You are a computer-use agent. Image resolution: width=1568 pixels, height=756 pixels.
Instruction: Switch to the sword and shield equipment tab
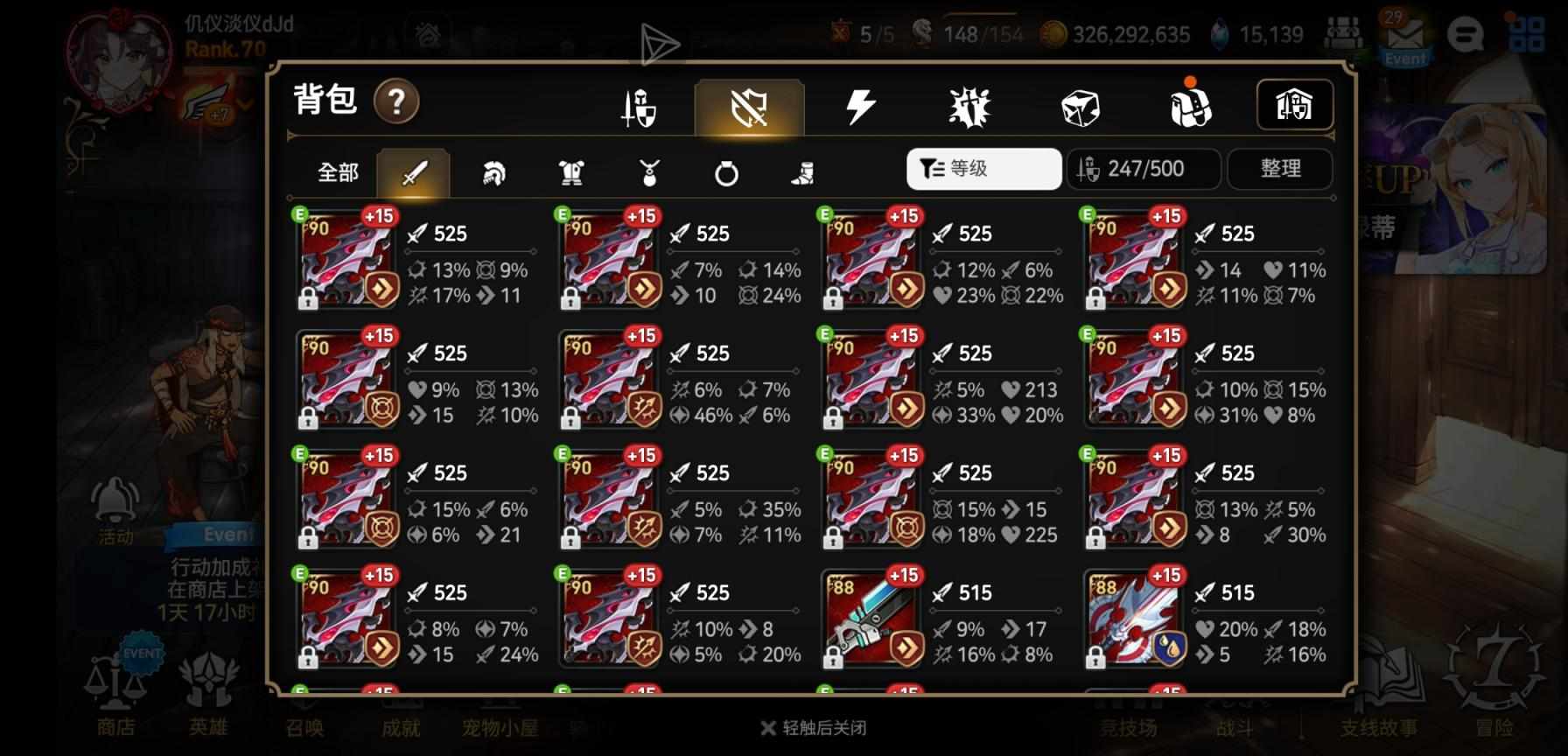pos(639,108)
